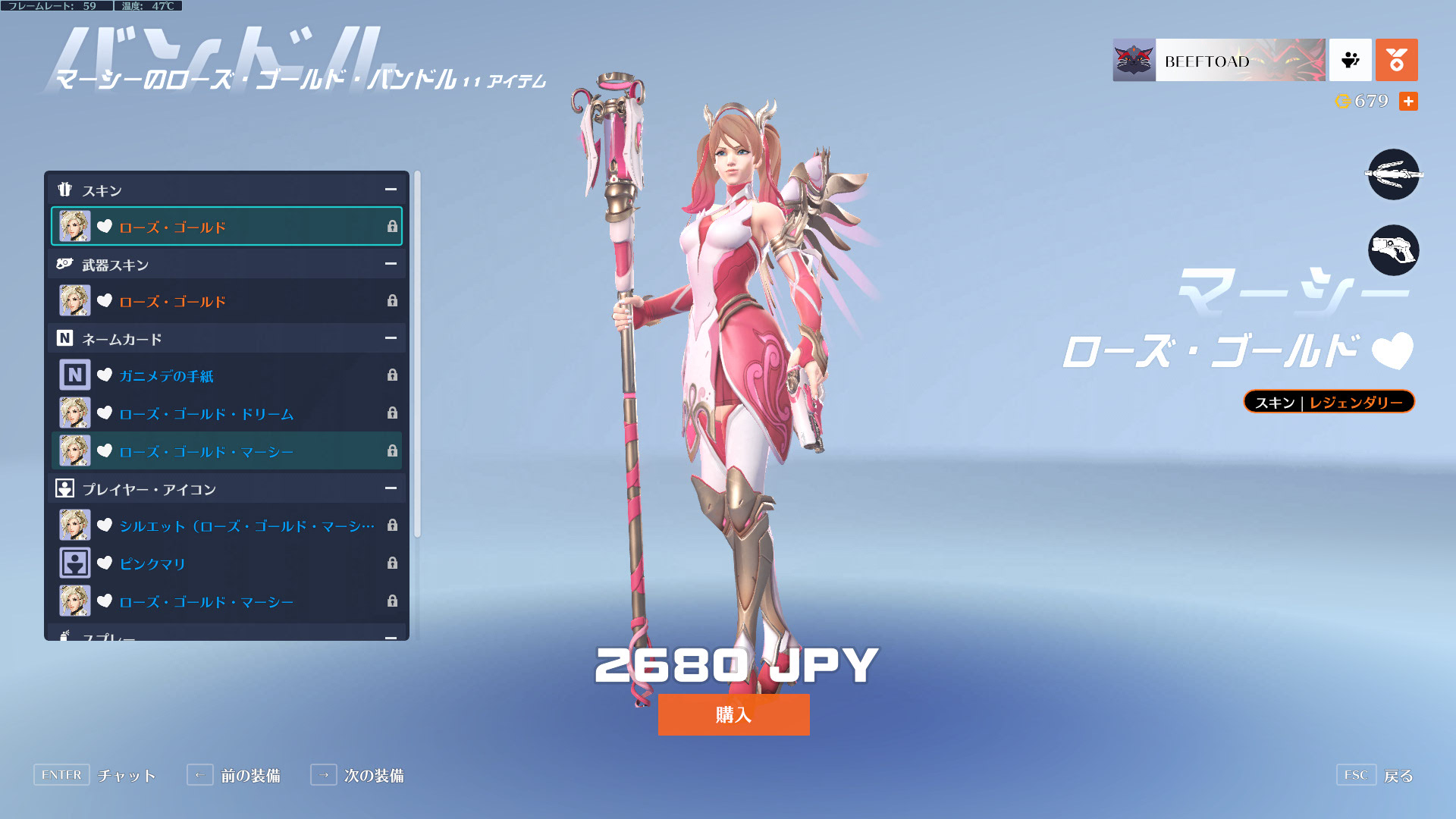
Task: Preview the Caduceus staff weapon icon
Action: 1393,174
